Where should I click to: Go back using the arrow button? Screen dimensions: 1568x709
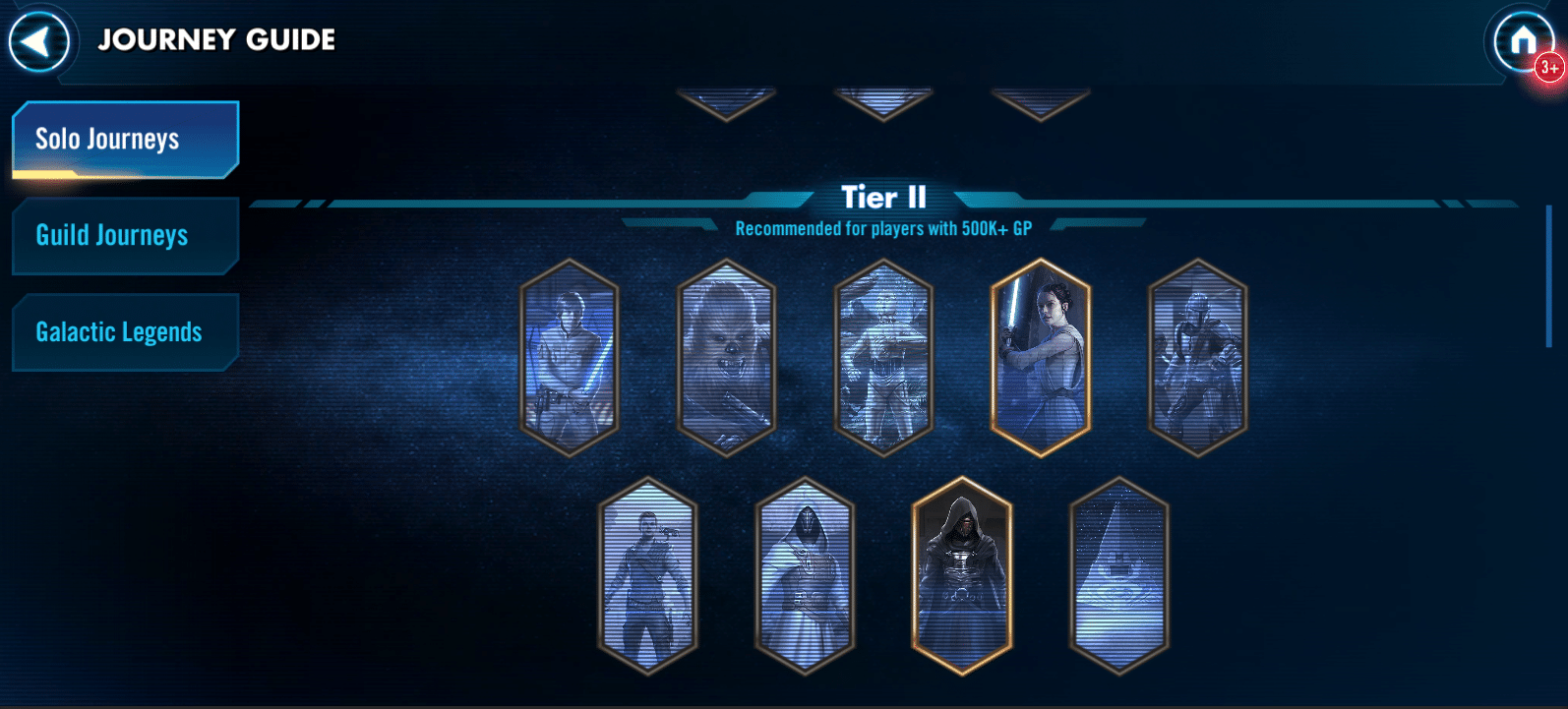pos(38,41)
